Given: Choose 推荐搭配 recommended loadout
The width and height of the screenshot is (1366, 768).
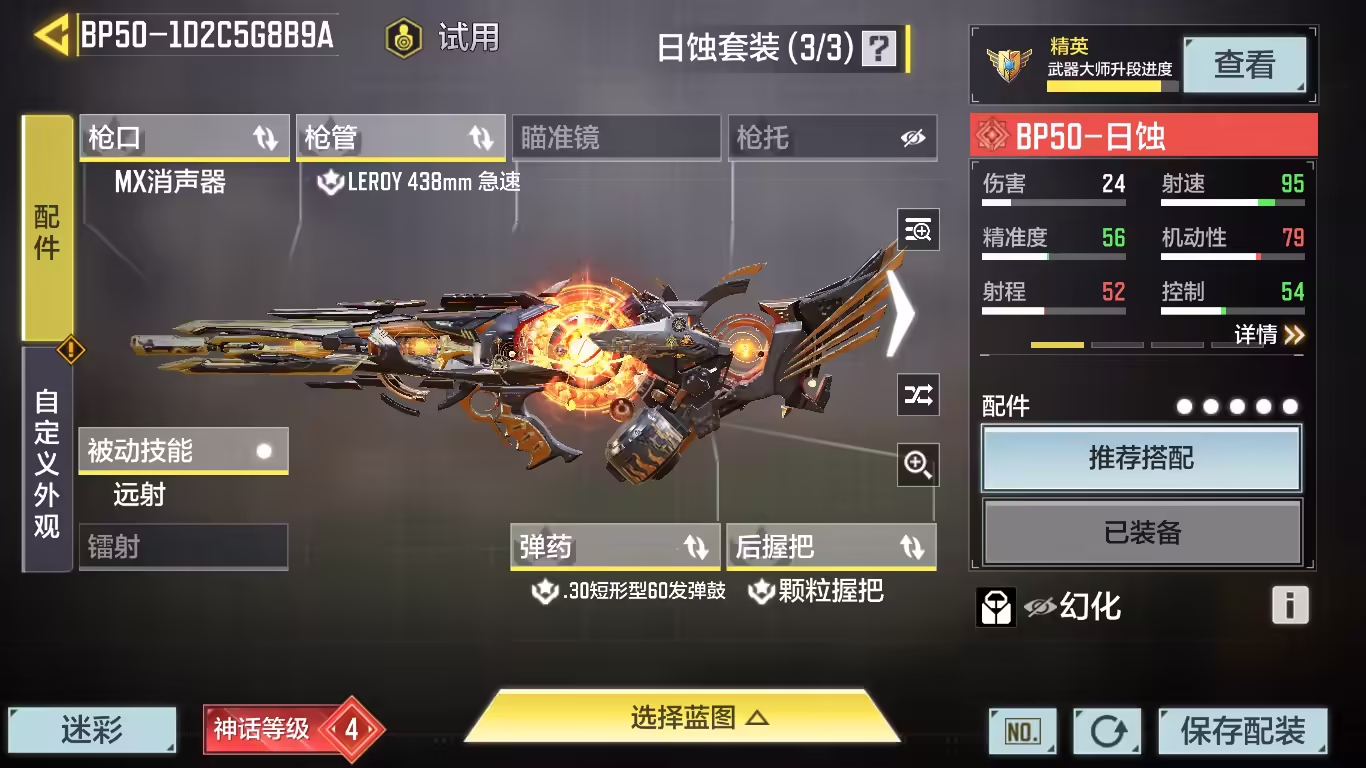Looking at the screenshot, I should click(1141, 459).
